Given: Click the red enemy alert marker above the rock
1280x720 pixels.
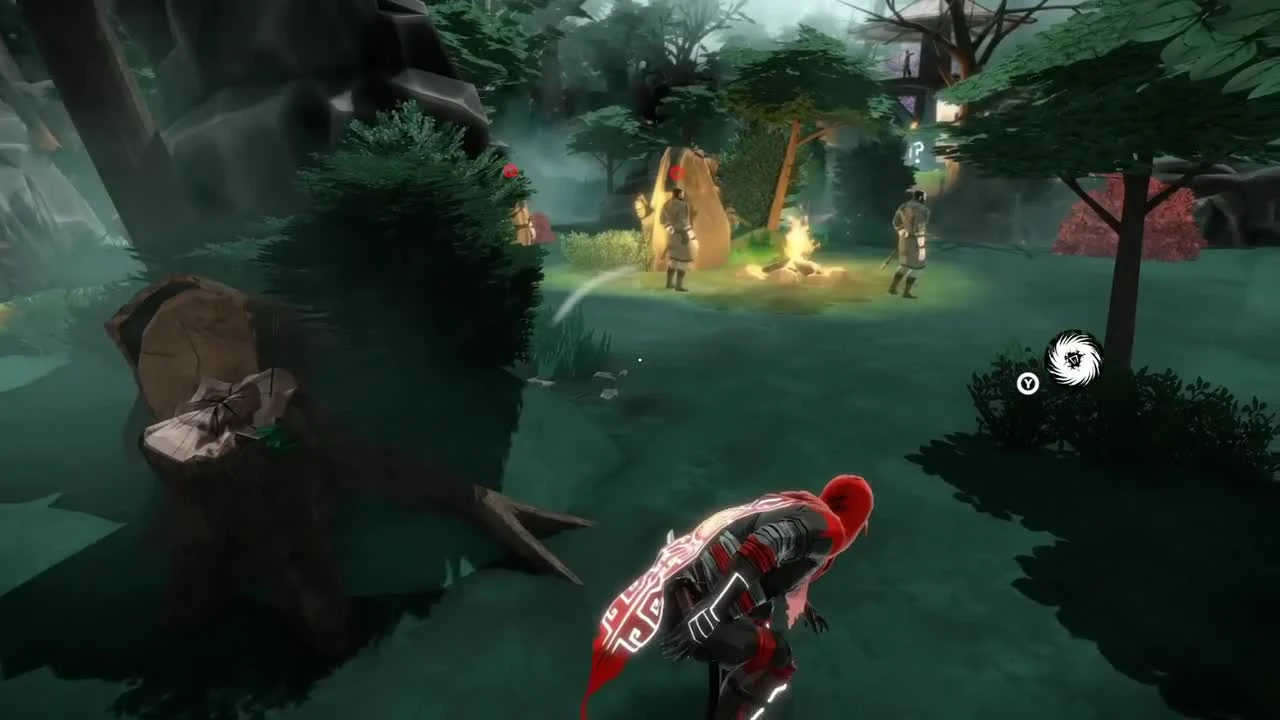Looking at the screenshot, I should click(x=678, y=171).
